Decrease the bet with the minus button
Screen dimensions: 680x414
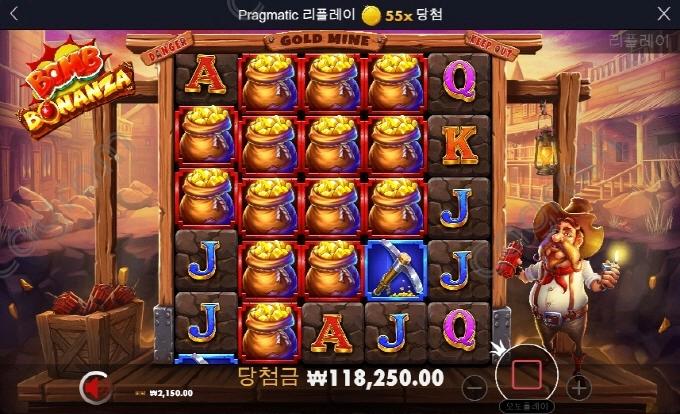pyautogui.click(x=477, y=385)
